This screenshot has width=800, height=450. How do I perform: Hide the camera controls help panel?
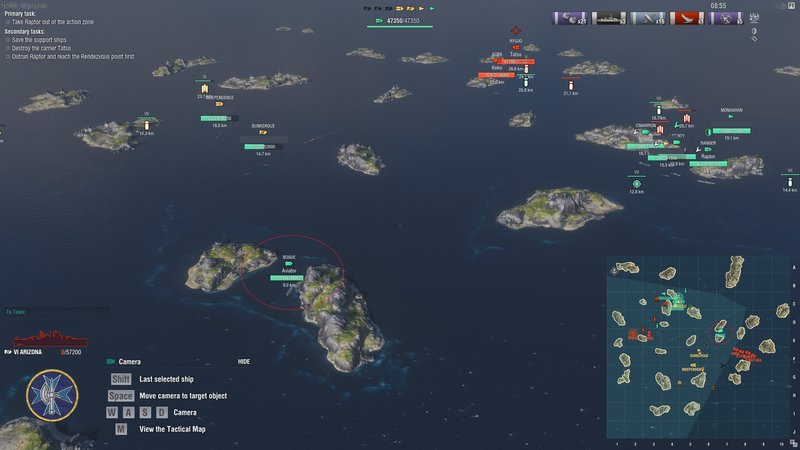[244, 361]
